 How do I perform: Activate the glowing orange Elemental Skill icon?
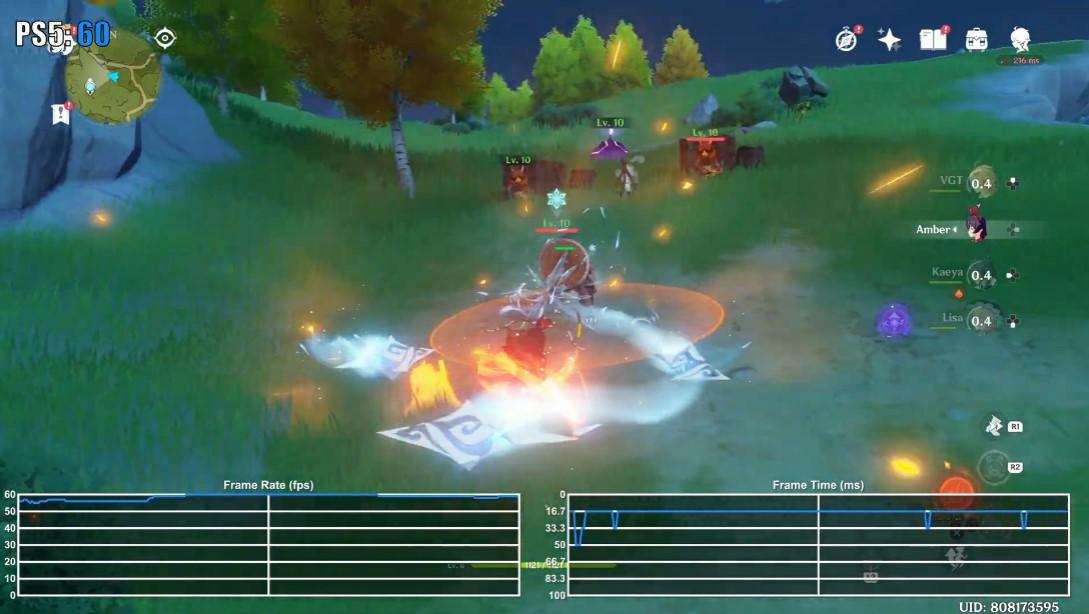coord(955,492)
